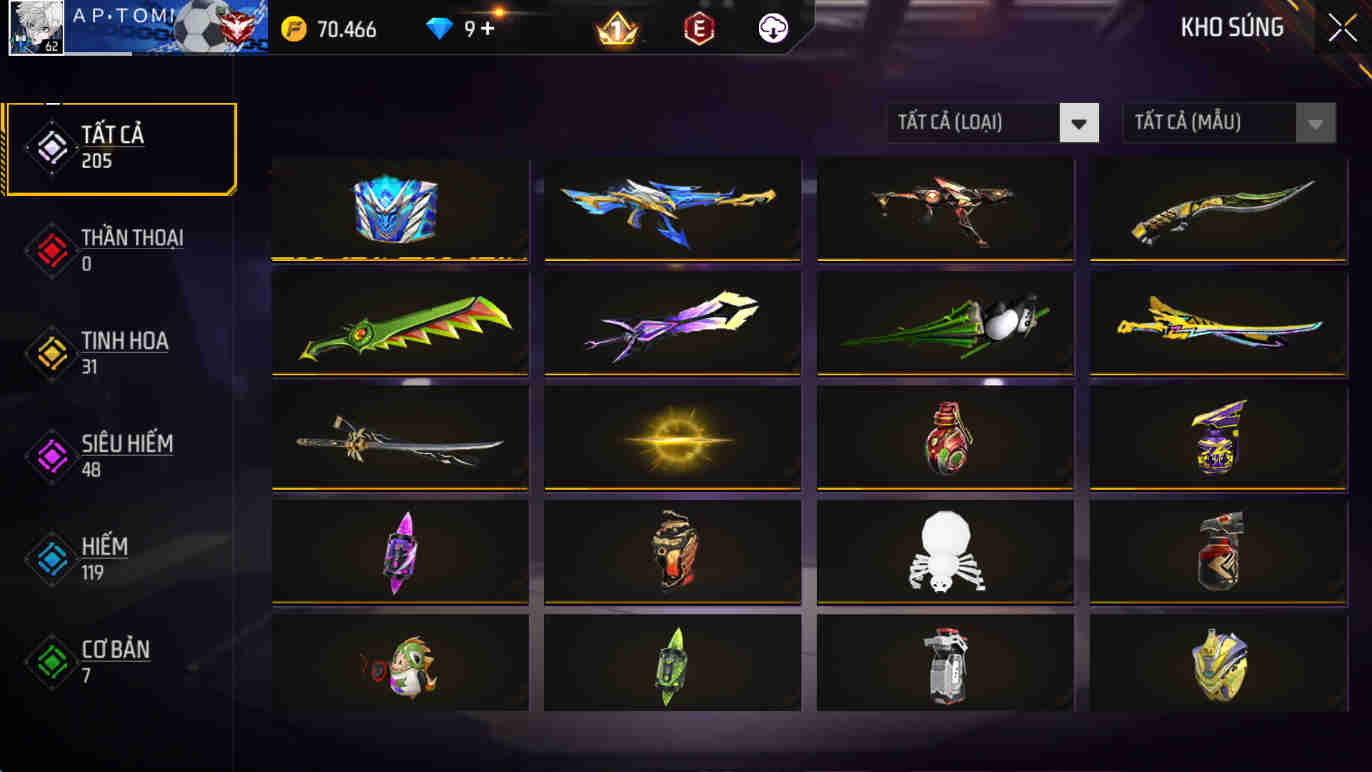Open the cloud download icon
This screenshot has width=1372, height=772.
770,29
